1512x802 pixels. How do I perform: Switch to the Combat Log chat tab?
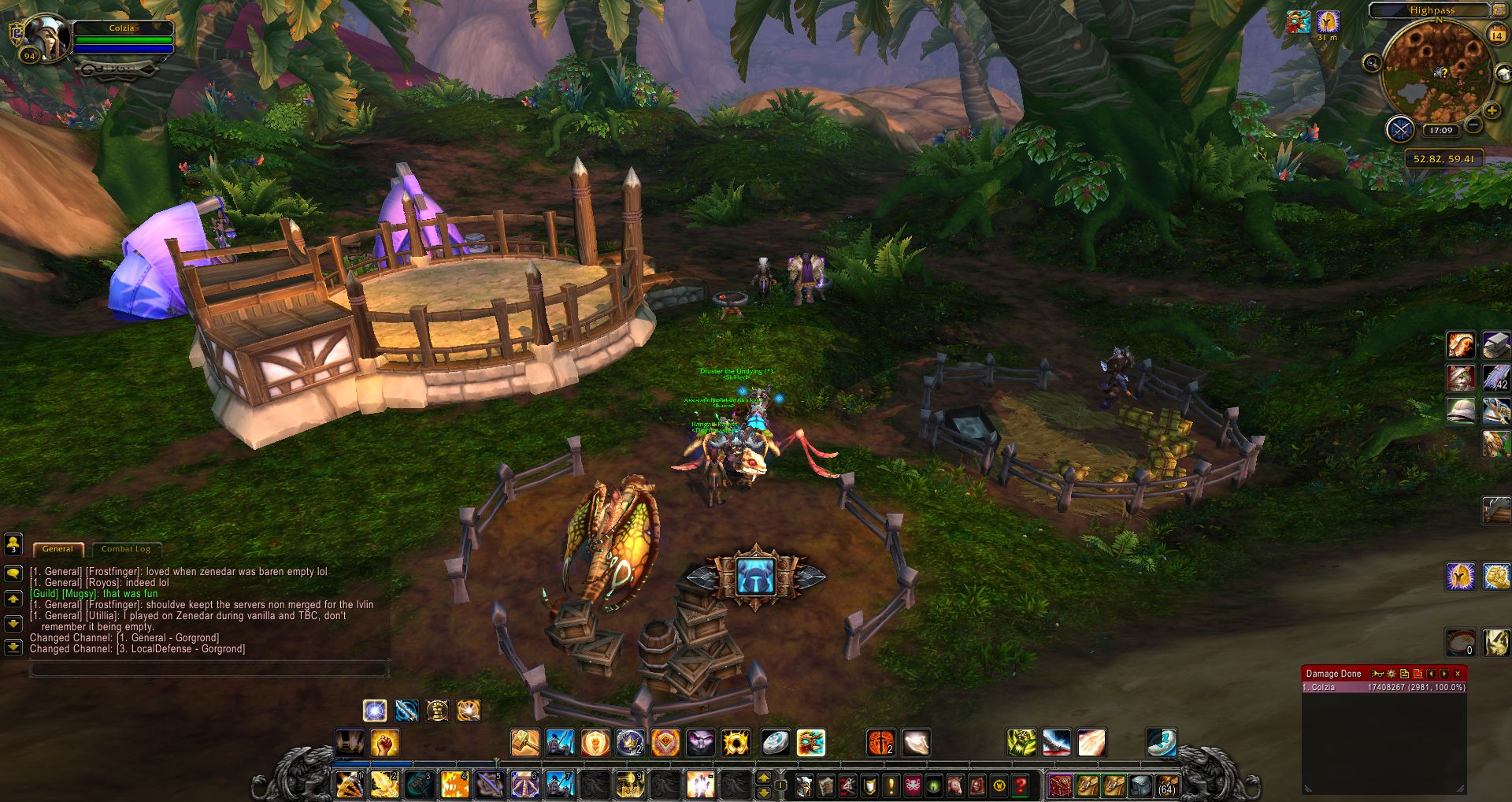126,549
